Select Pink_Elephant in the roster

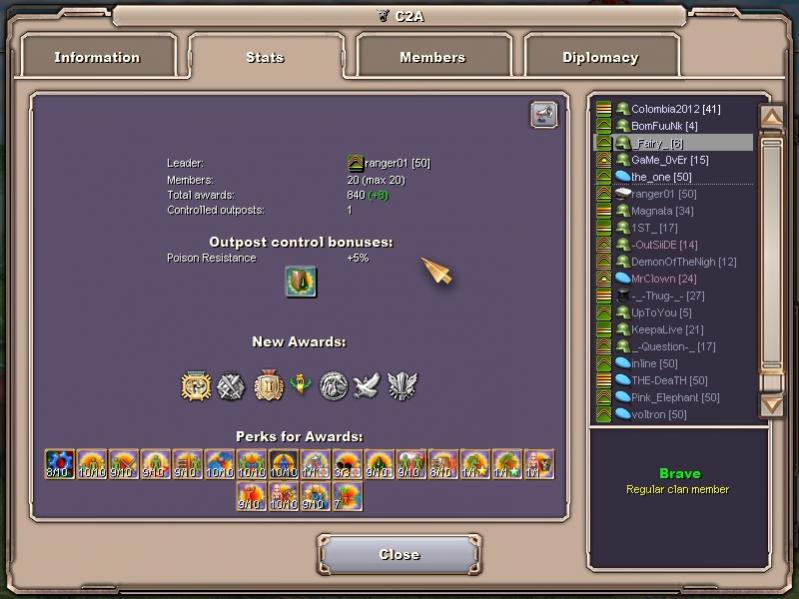tap(675, 397)
